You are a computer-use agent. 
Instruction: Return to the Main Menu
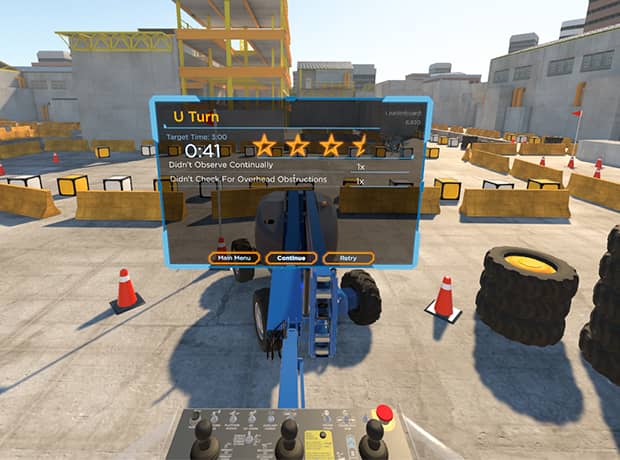point(234,257)
